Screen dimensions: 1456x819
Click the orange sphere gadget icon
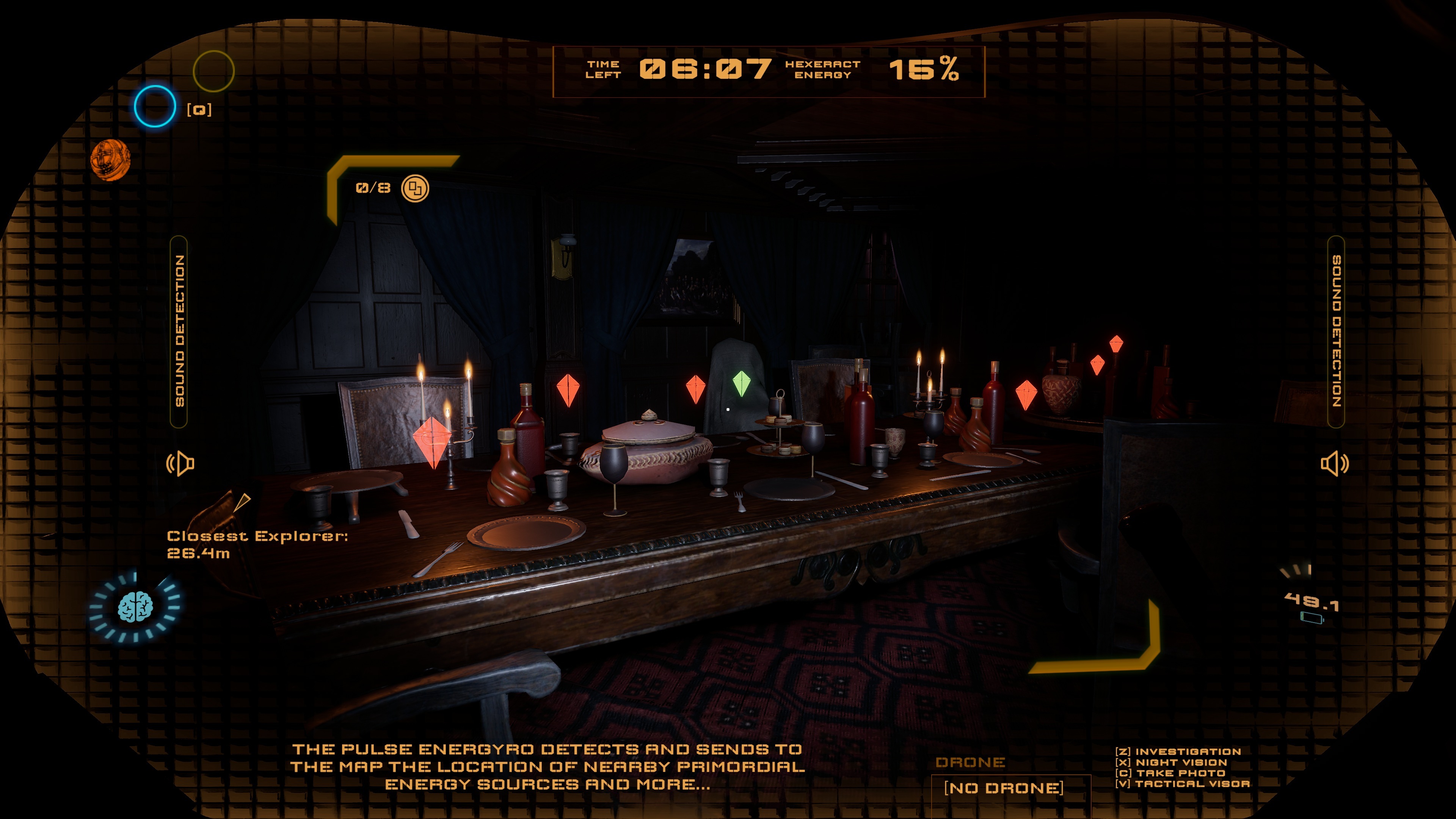pyautogui.click(x=110, y=160)
